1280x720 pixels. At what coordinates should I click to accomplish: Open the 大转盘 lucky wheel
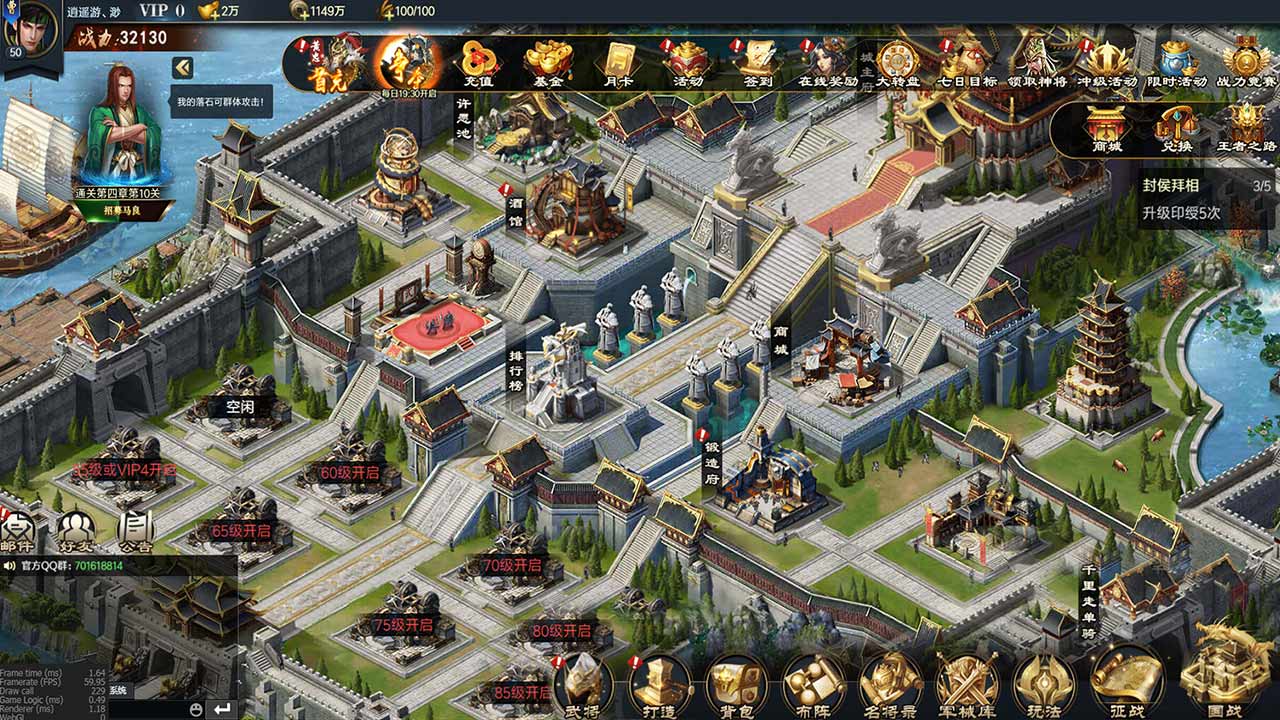(897, 62)
